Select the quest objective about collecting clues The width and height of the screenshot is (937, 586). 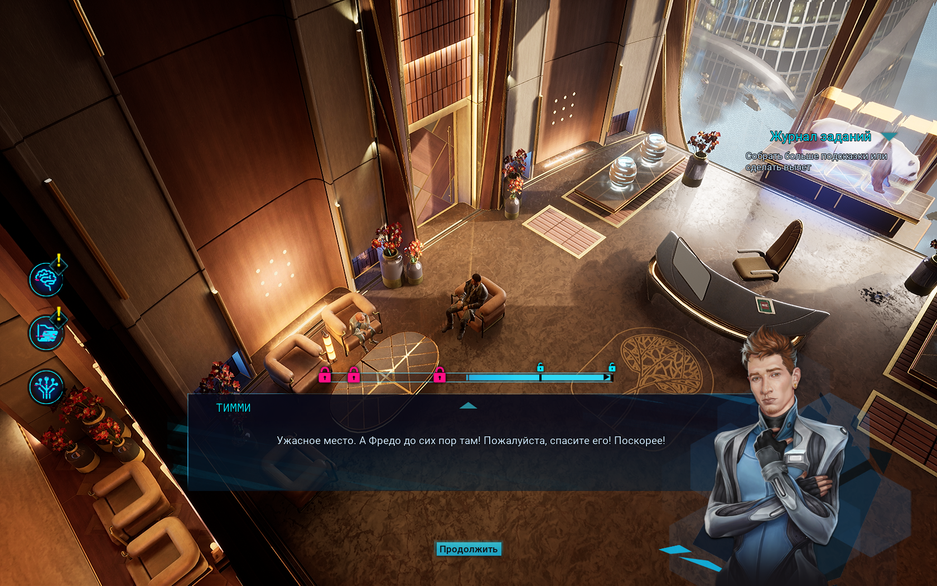pos(816,161)
